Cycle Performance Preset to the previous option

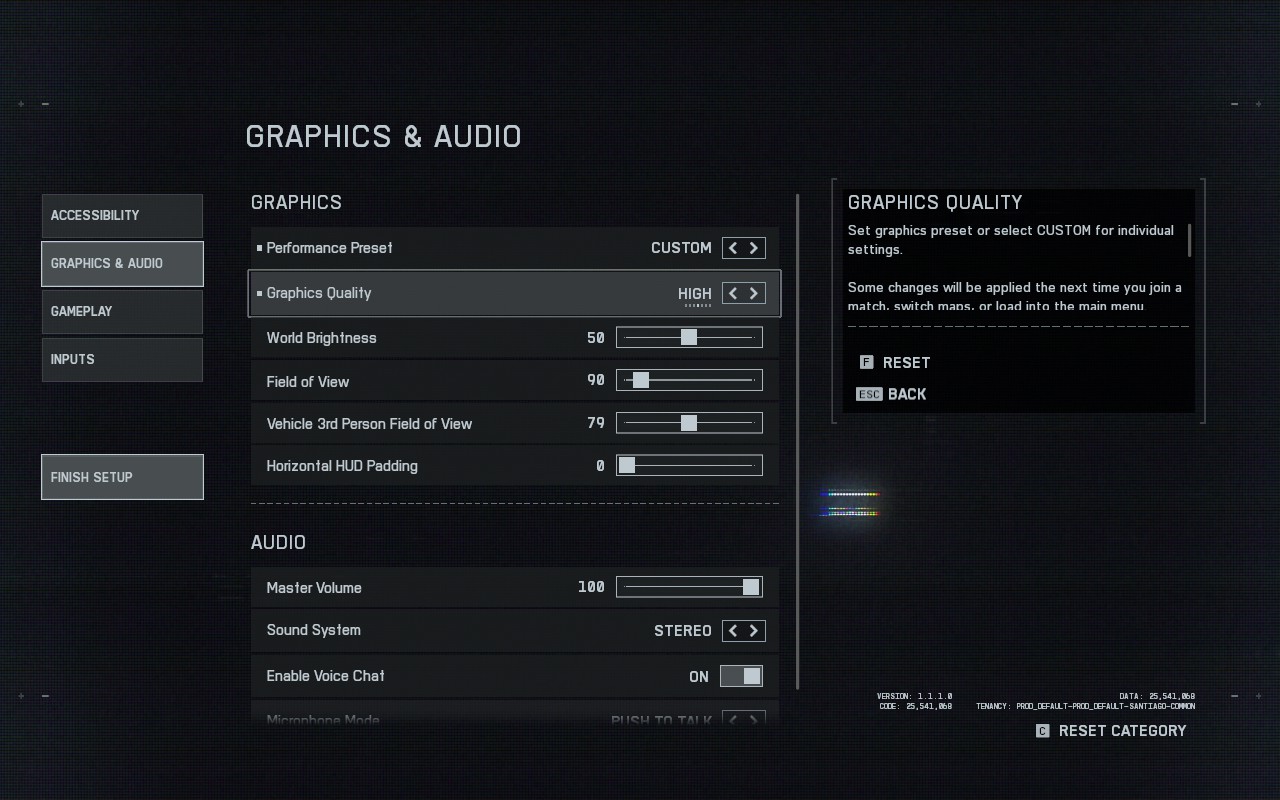pyautogui.click(x=733, y=248)
